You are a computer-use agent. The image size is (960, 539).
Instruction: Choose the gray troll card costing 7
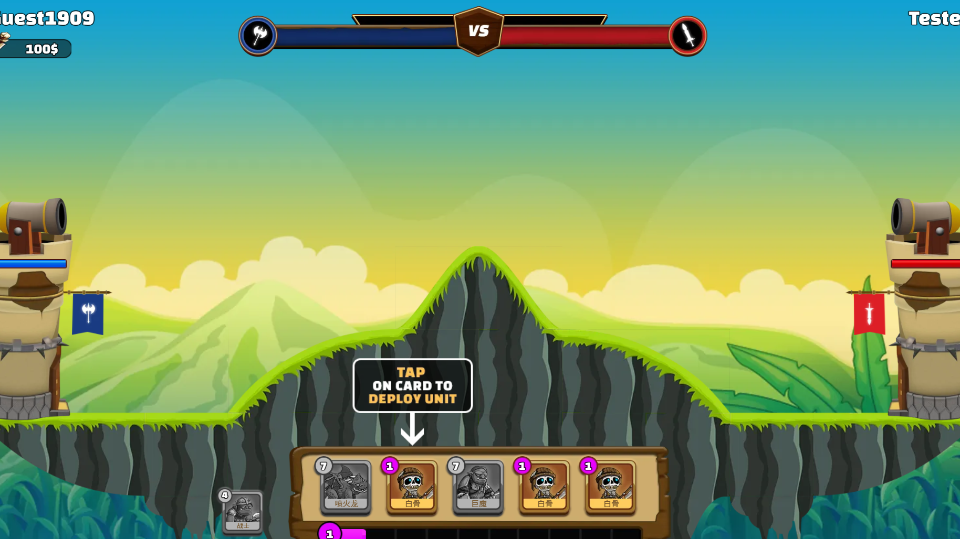(x=478, y=487)
